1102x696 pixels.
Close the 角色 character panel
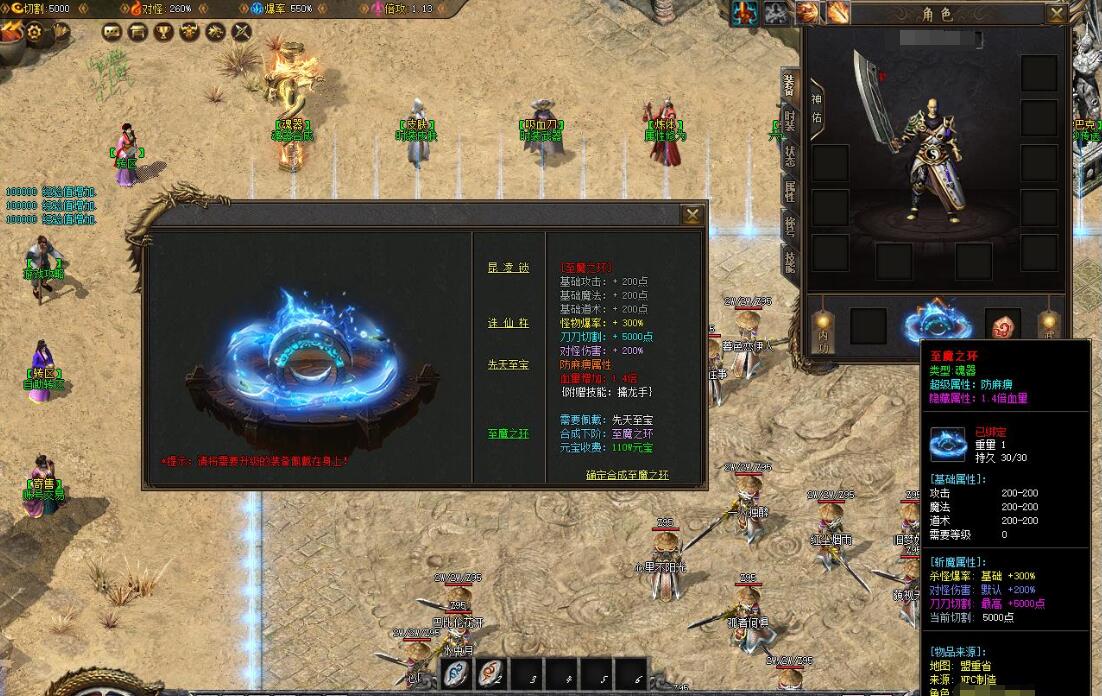[1056, 14]
